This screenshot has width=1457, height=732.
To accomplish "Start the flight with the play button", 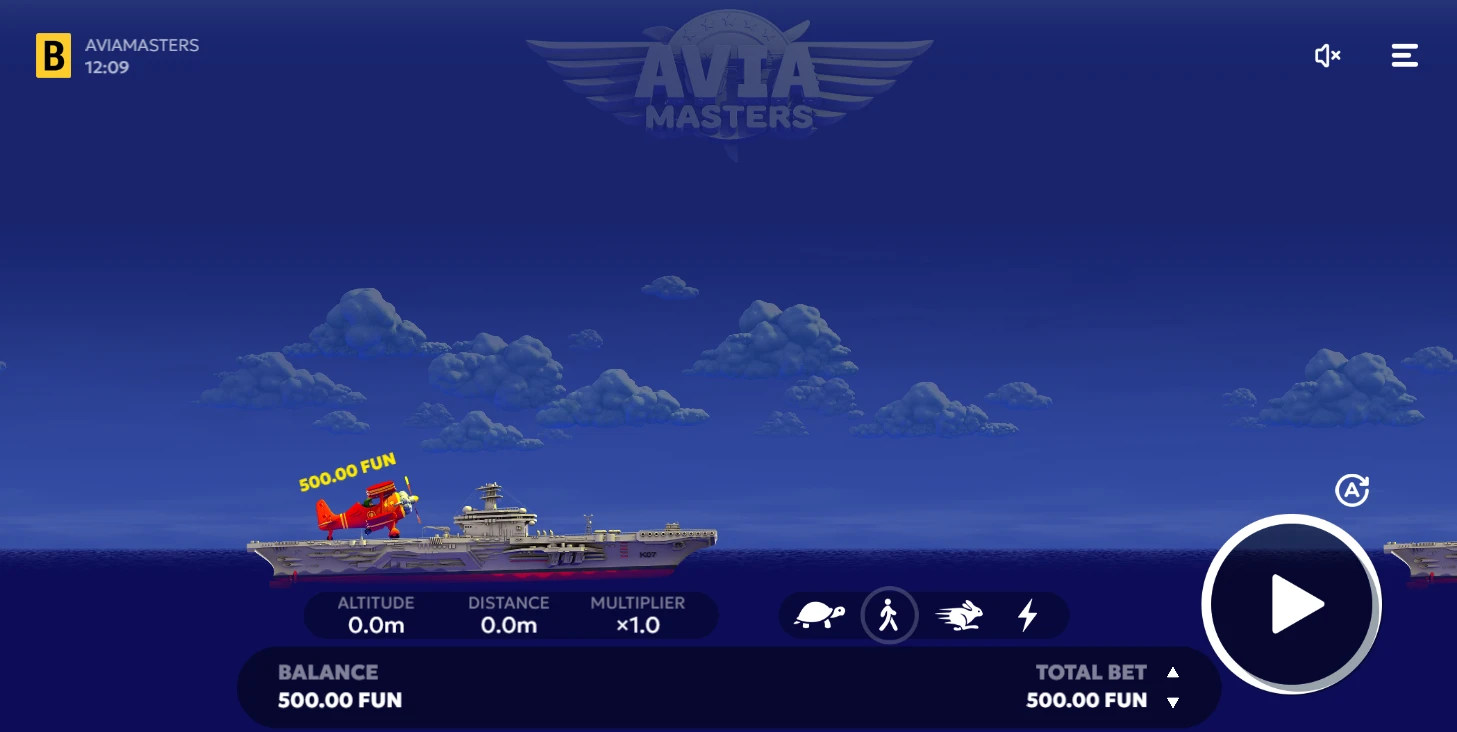I will 1291,603.
